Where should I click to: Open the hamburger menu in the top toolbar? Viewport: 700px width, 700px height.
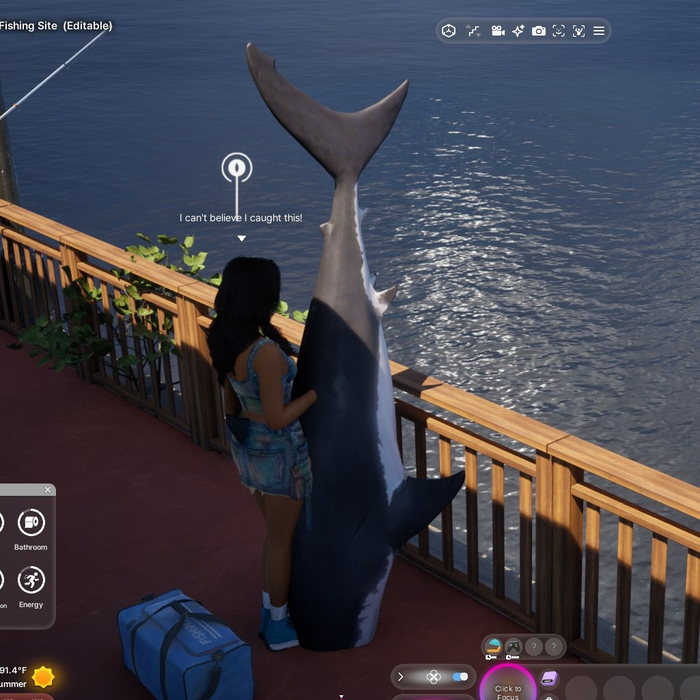(x=599, y=31)
